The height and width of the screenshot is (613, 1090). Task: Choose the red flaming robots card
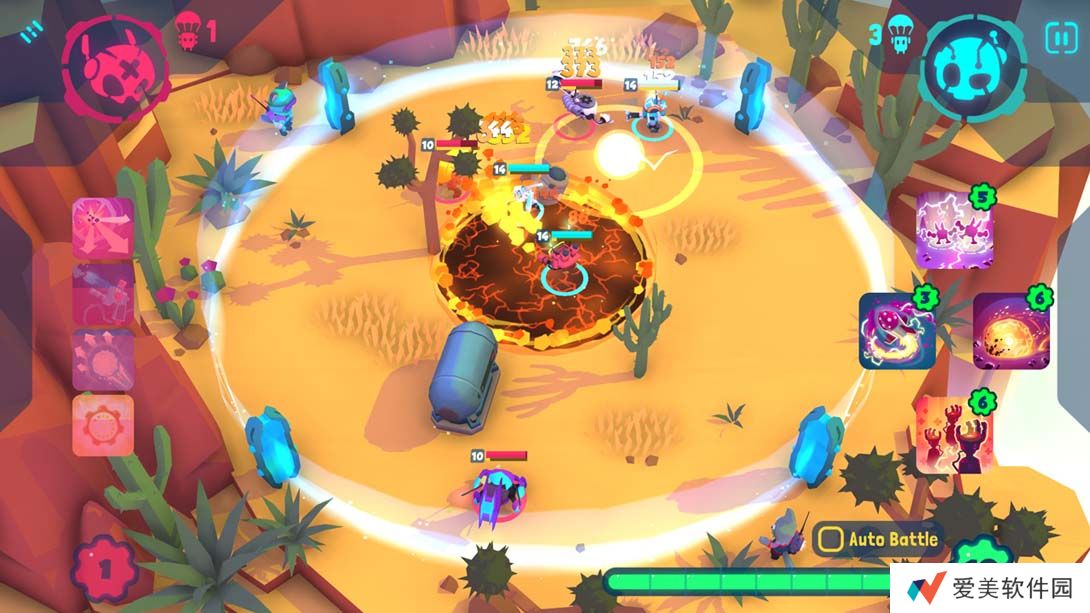point(954,432)
